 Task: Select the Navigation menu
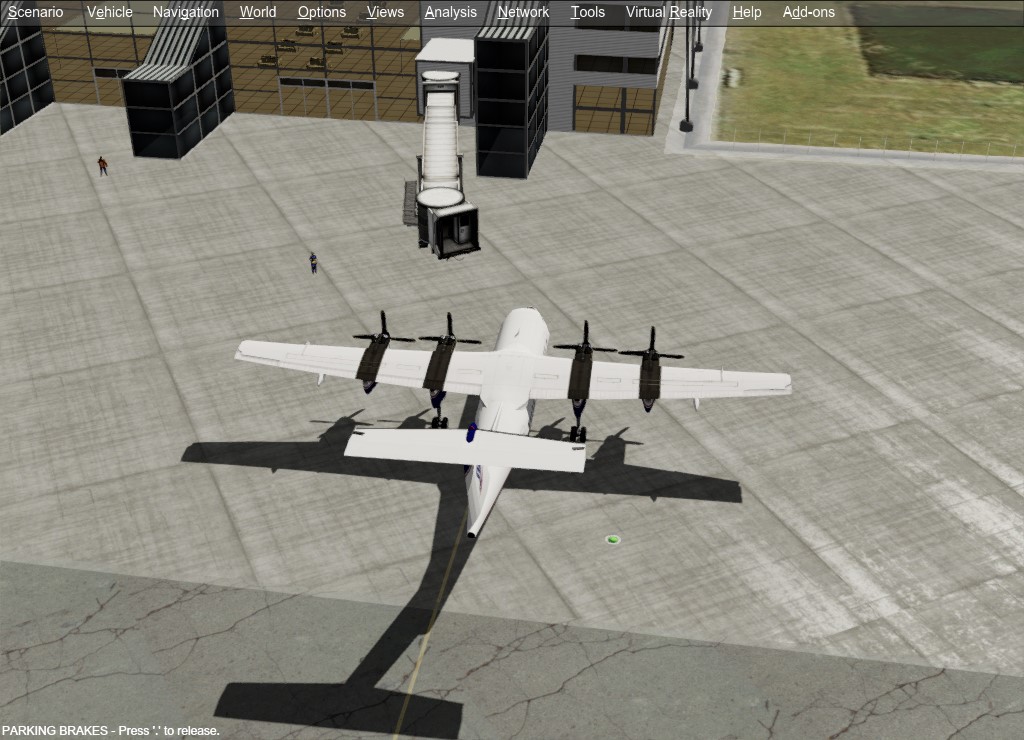coord(185,12)
